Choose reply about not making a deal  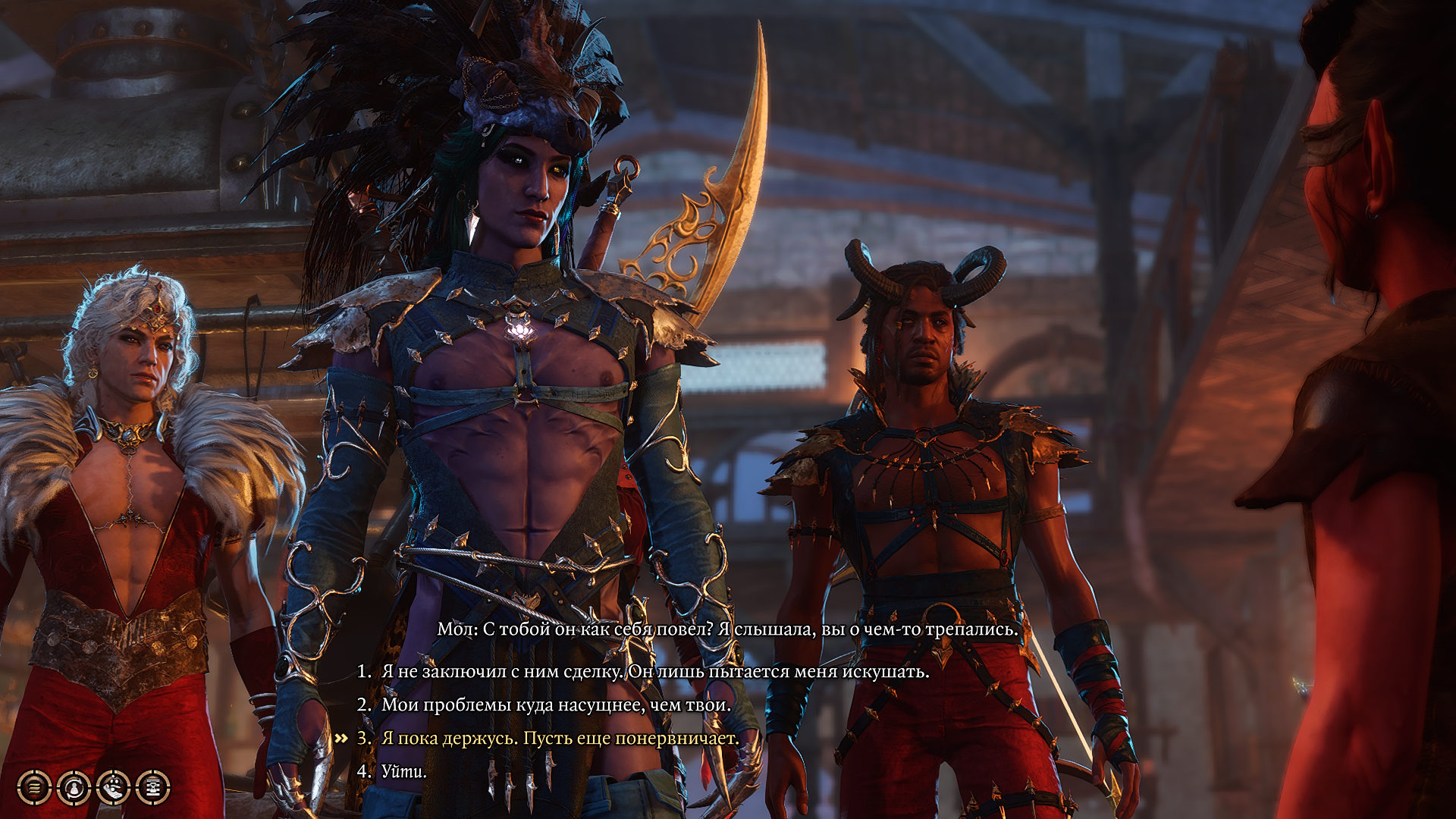(654, 671)
